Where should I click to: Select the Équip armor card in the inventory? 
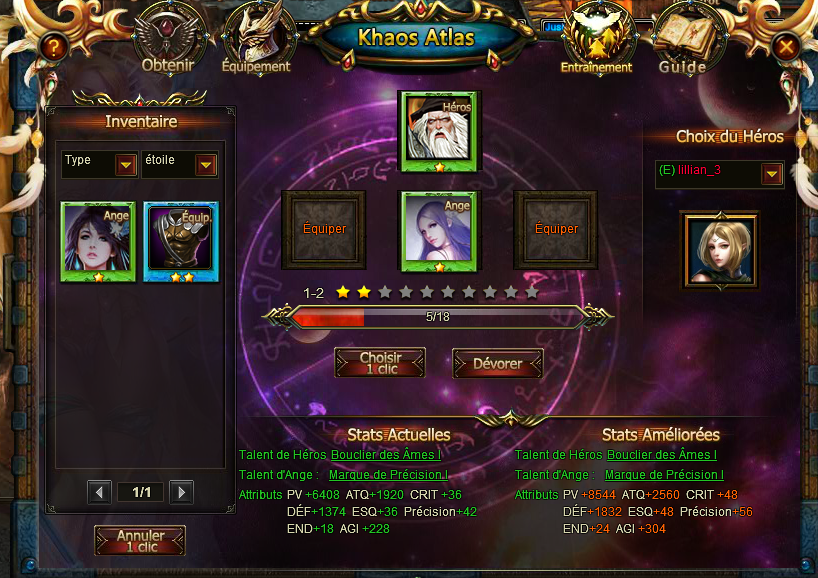pyautogui.click(x=181, y=242)
